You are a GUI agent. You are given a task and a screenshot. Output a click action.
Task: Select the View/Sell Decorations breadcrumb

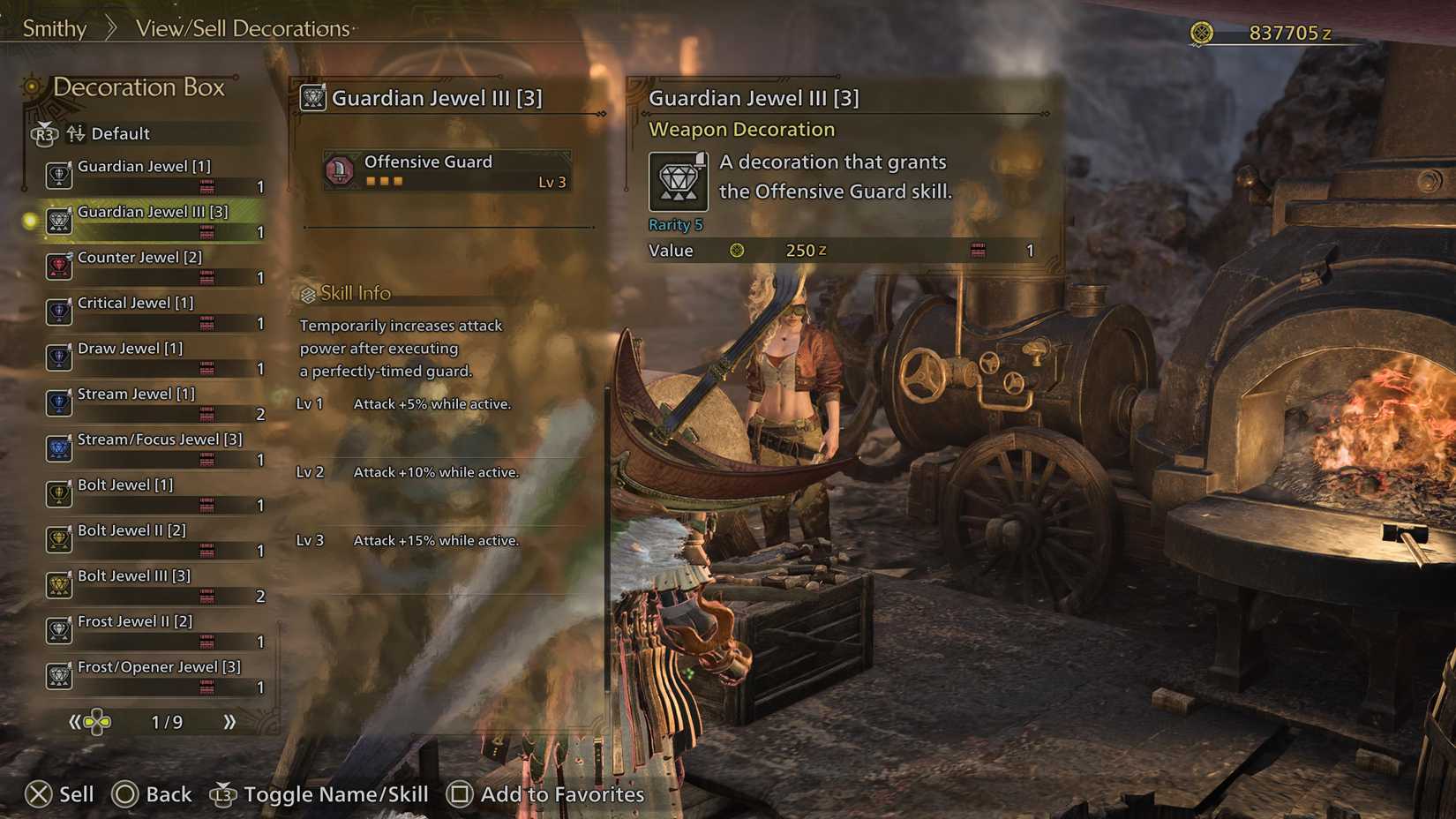[x=242, y=28]
